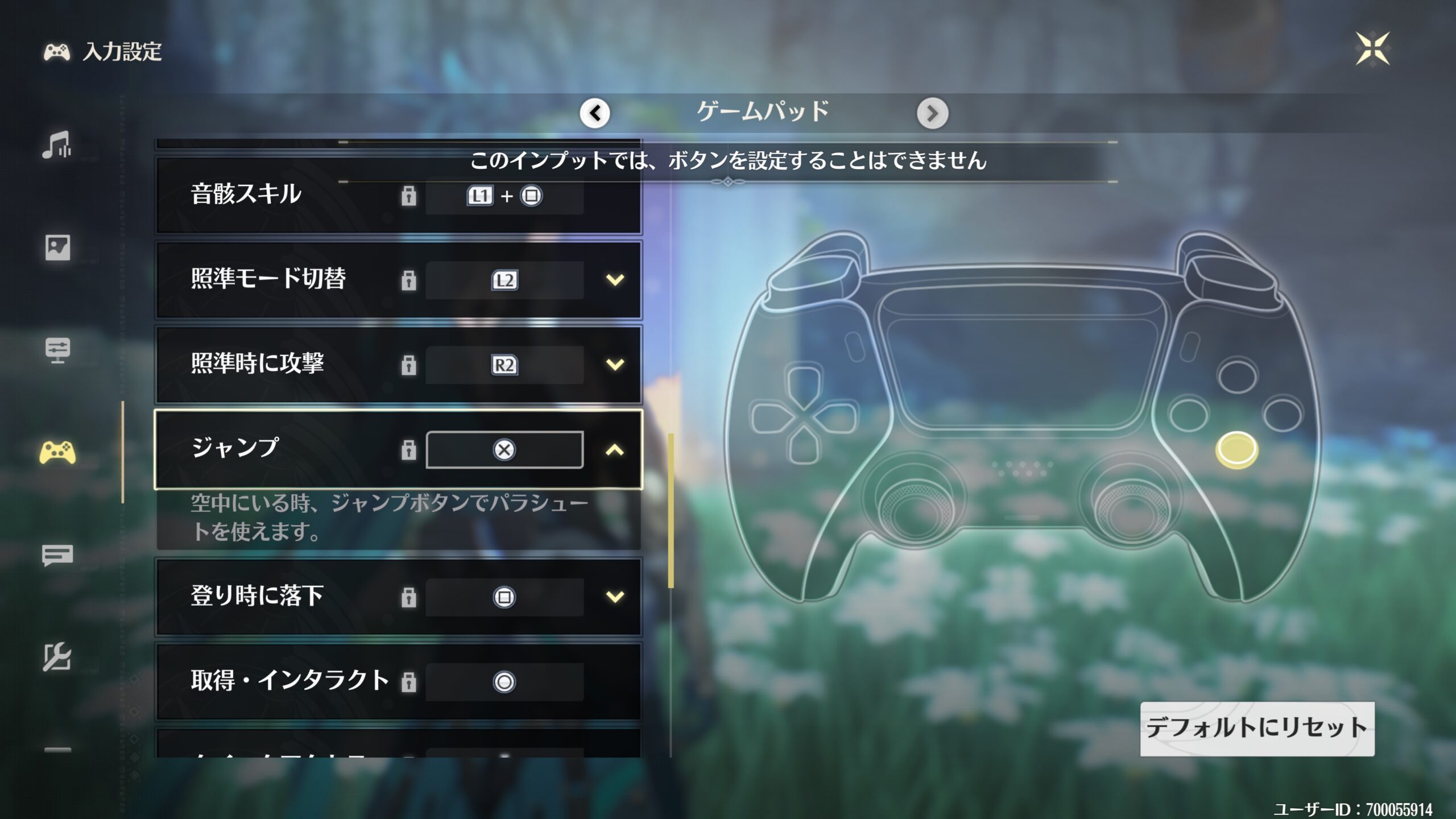Close the input settings screen

click(x=1372, y=49)
